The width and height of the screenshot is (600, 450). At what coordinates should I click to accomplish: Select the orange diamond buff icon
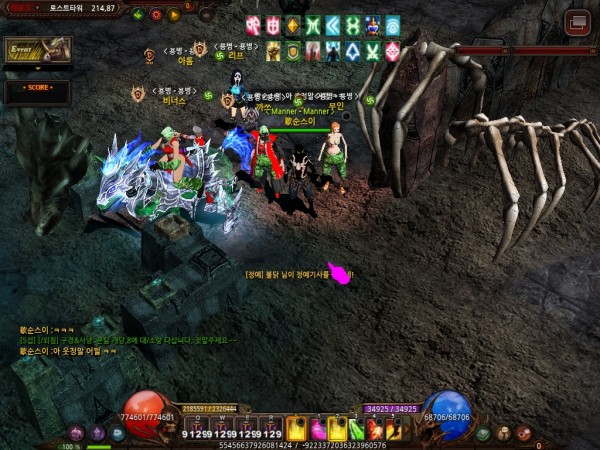click(293, 25)
